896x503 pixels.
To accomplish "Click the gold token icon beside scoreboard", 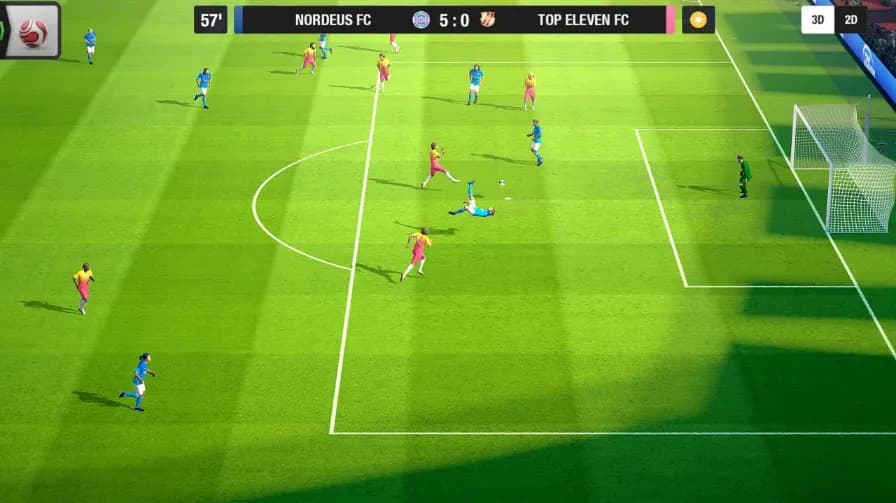I will point(698,19).
